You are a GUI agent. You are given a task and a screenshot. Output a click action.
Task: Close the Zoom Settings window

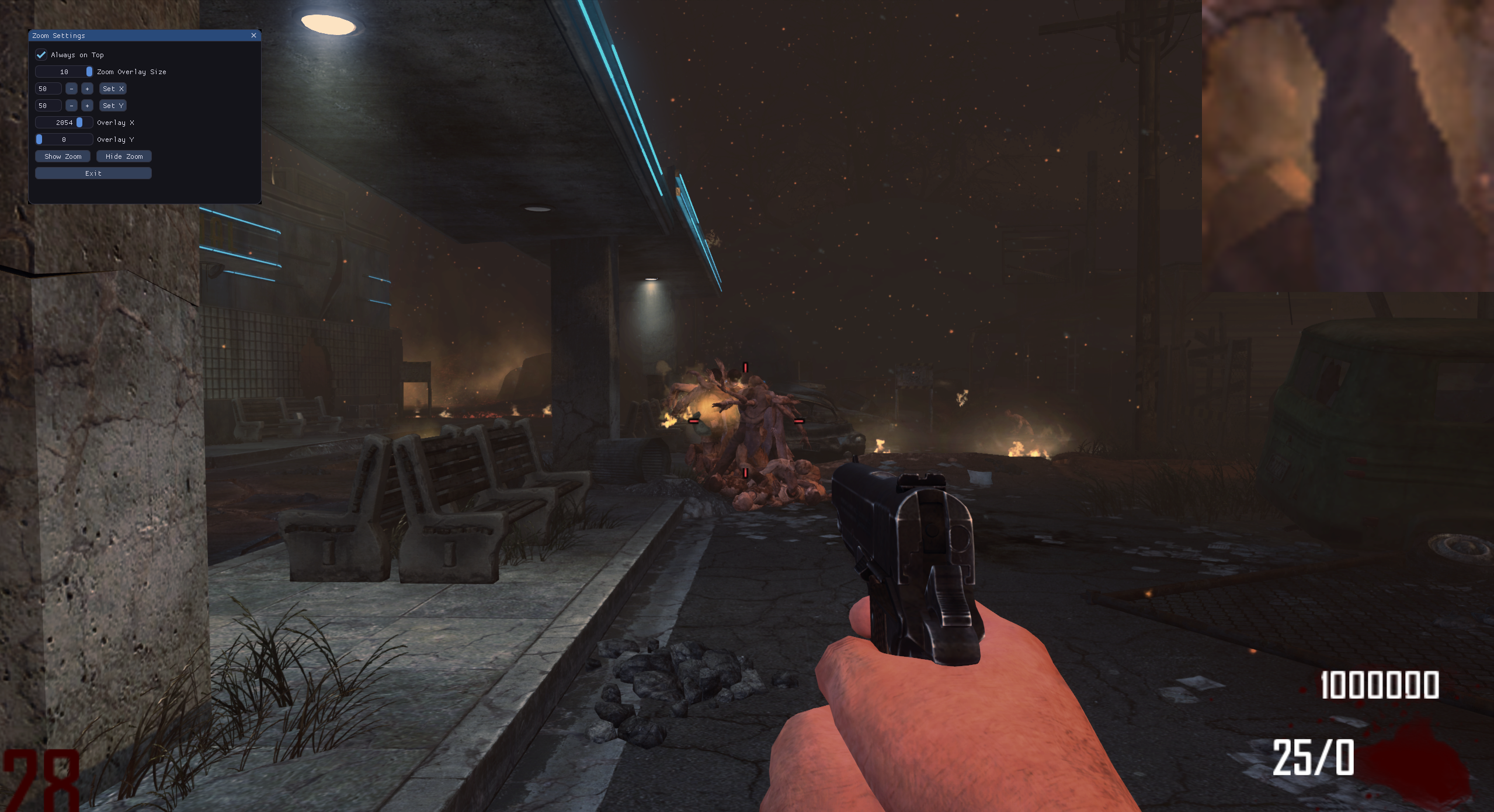(253, 36)
